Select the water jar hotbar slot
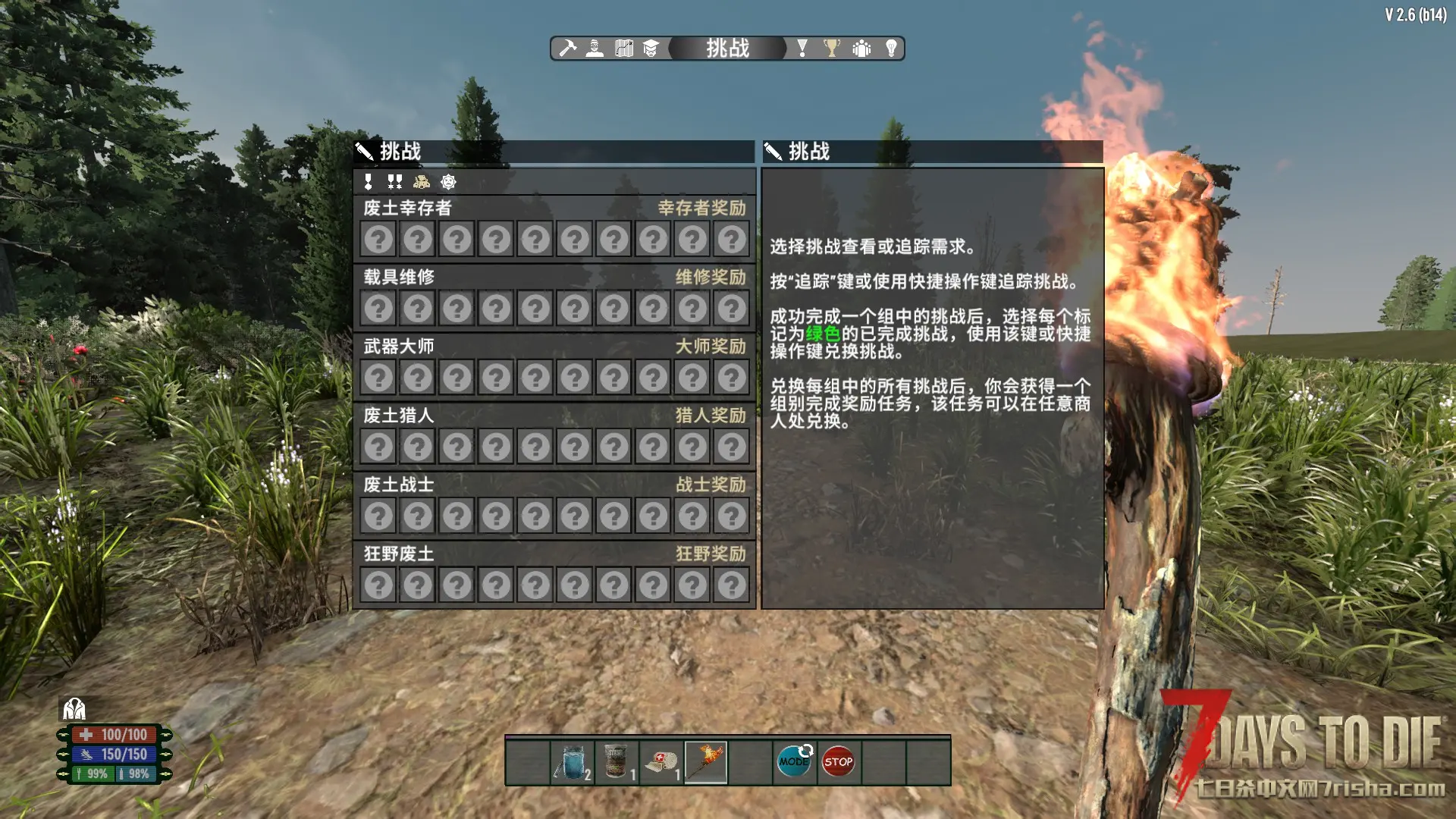The height and width of the screenshot is (819, 1456). 573,762
